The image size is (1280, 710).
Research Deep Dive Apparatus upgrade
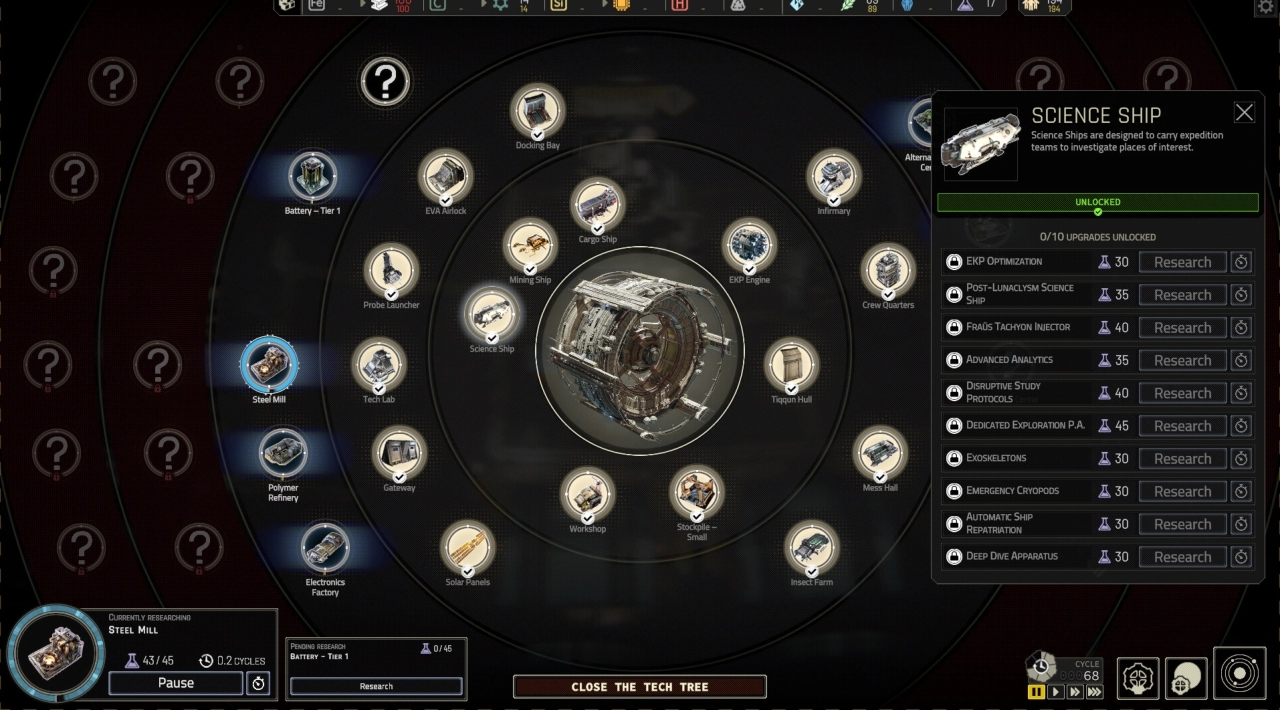click(1182, 557)
